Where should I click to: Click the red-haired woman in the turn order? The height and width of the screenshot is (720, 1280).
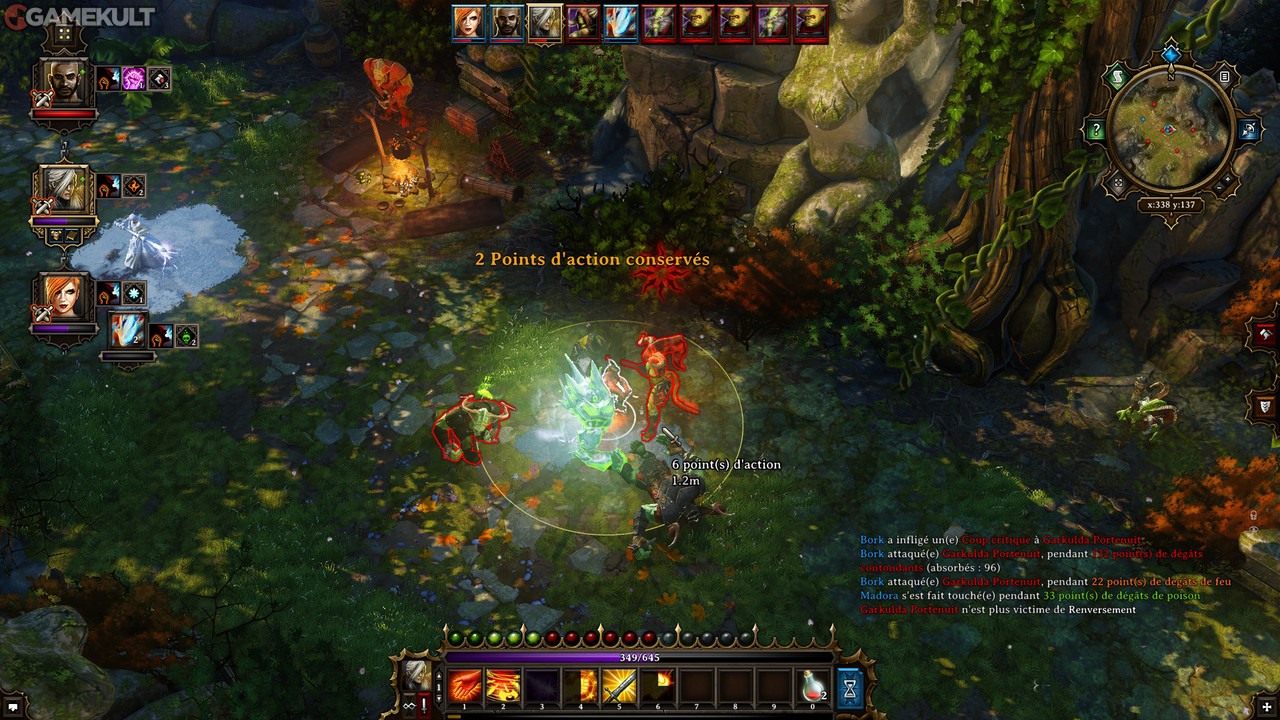(468, 22)
